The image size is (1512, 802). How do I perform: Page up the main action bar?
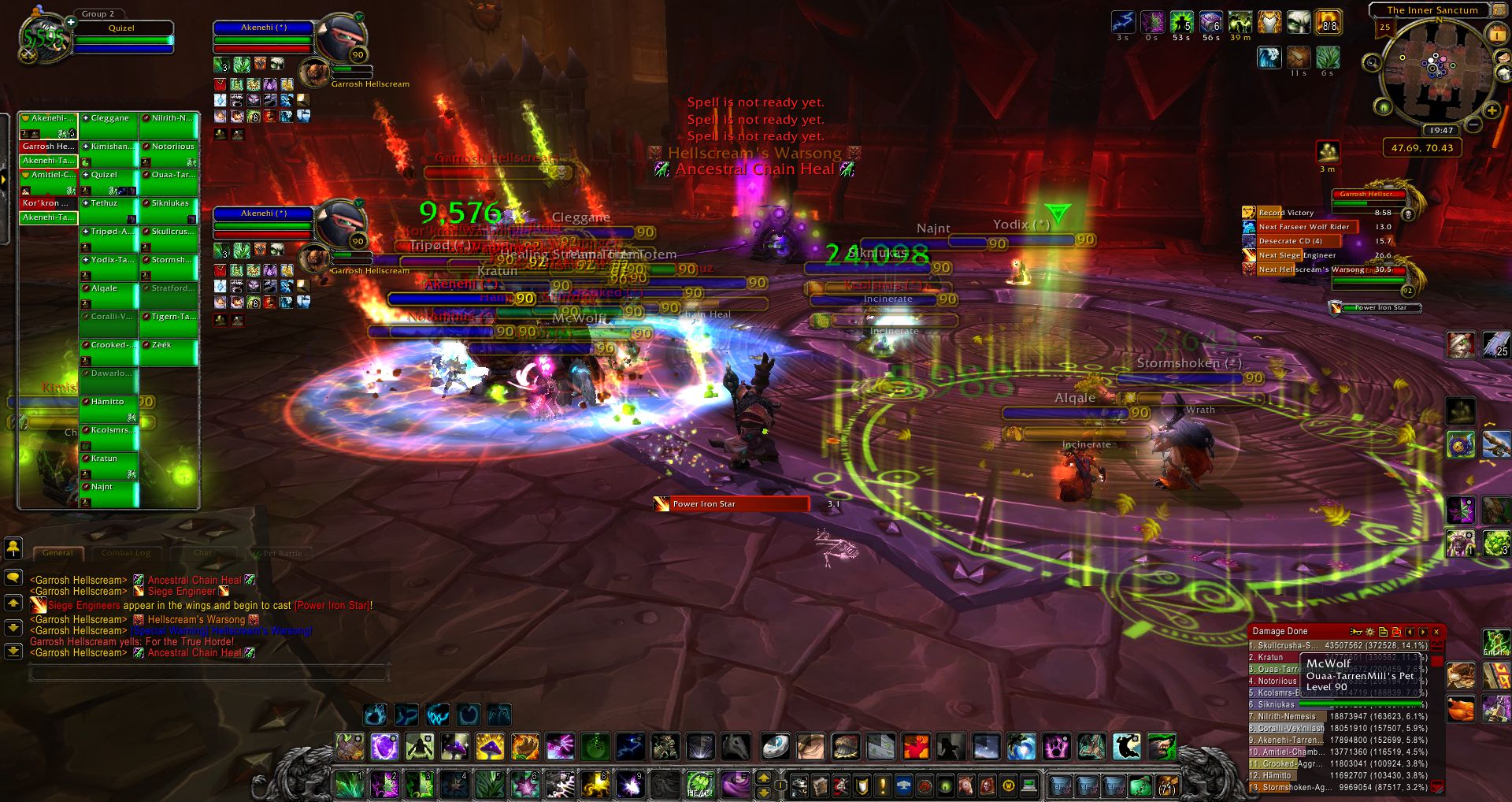tap(763, 777)
